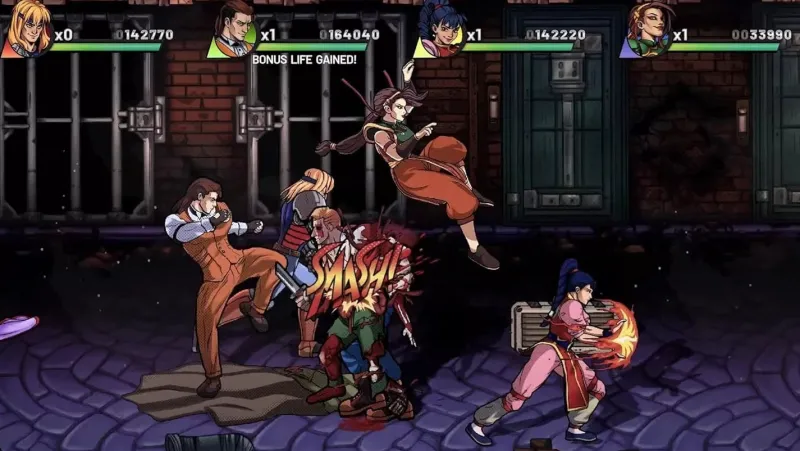Select the brown-haired man's portrait
The height and width of the screenshot is (451, 800).
[236, 27]
